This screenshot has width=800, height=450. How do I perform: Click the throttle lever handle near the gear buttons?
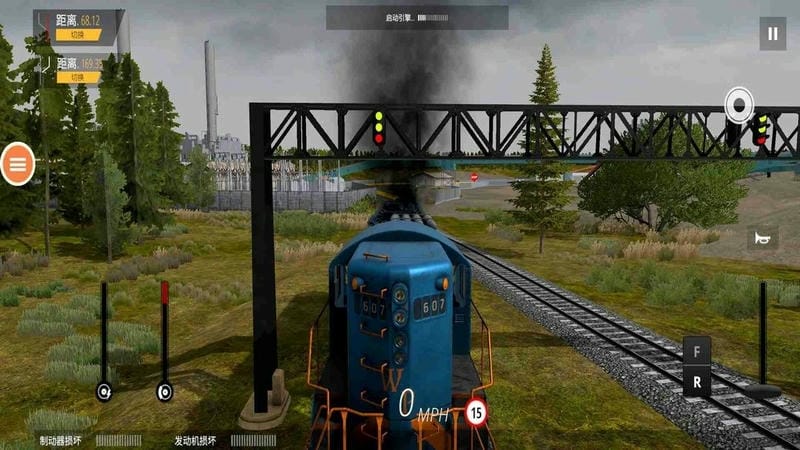coord(763,390)
